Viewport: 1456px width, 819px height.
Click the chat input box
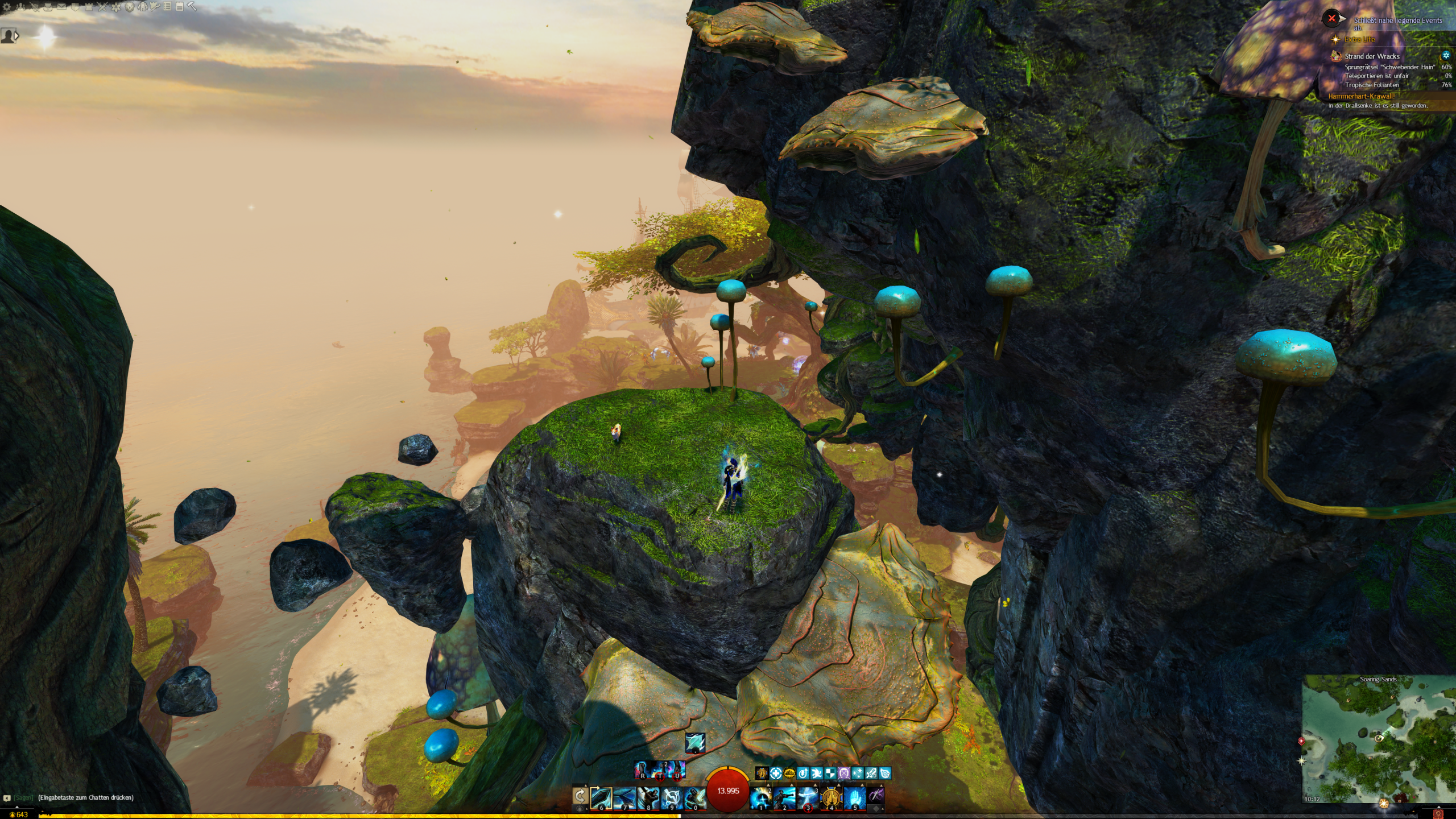pos(85,797)
